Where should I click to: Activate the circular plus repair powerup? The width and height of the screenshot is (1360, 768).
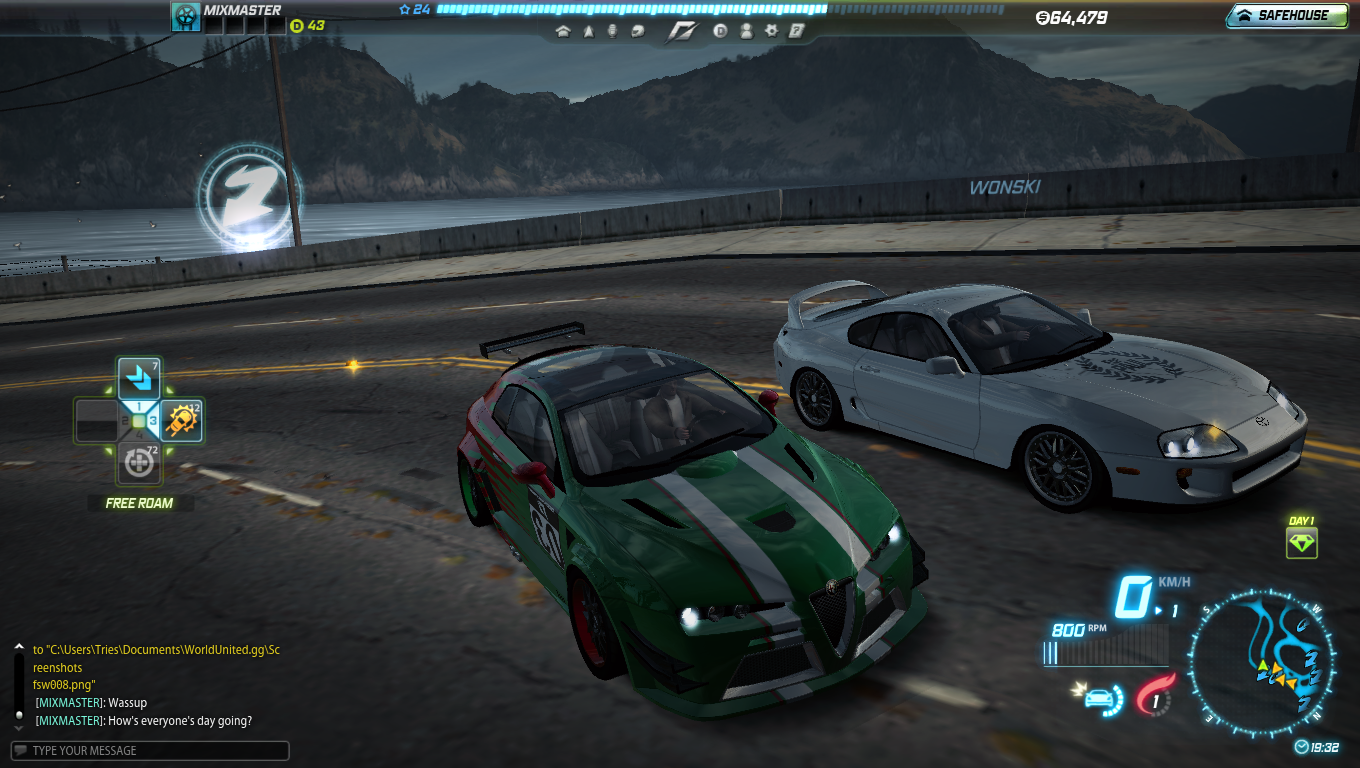coord(138,463)
